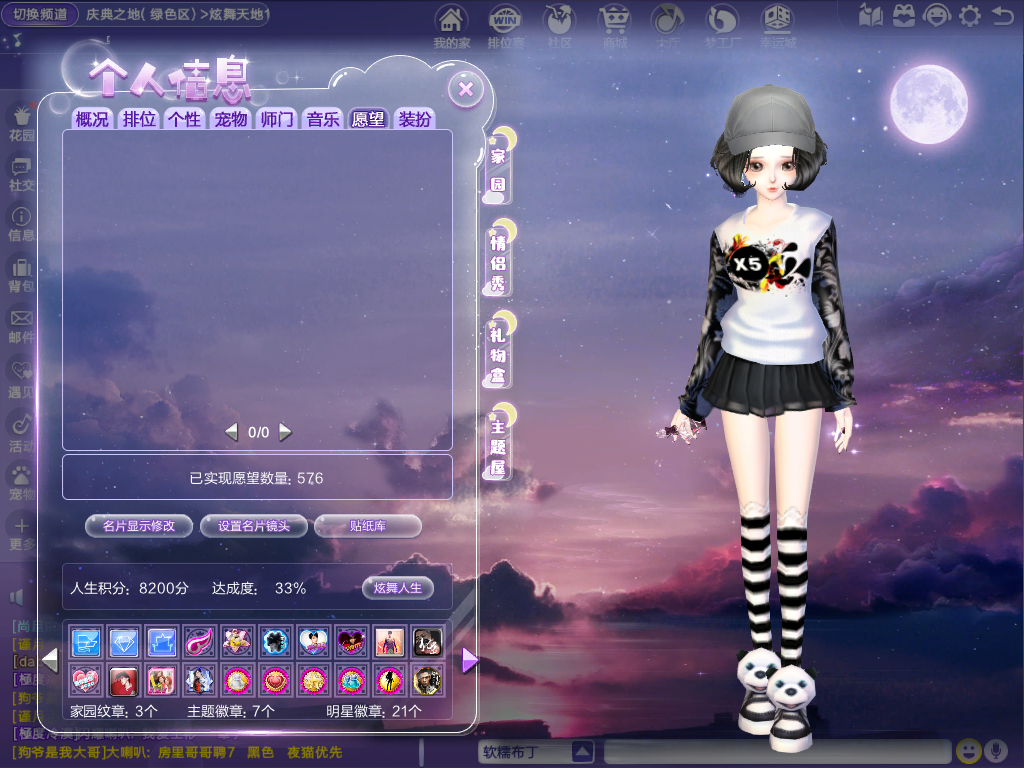Show next badges with purple right arrow
1024x768 pixels.
pyautogui.click(x=469, y=660)
